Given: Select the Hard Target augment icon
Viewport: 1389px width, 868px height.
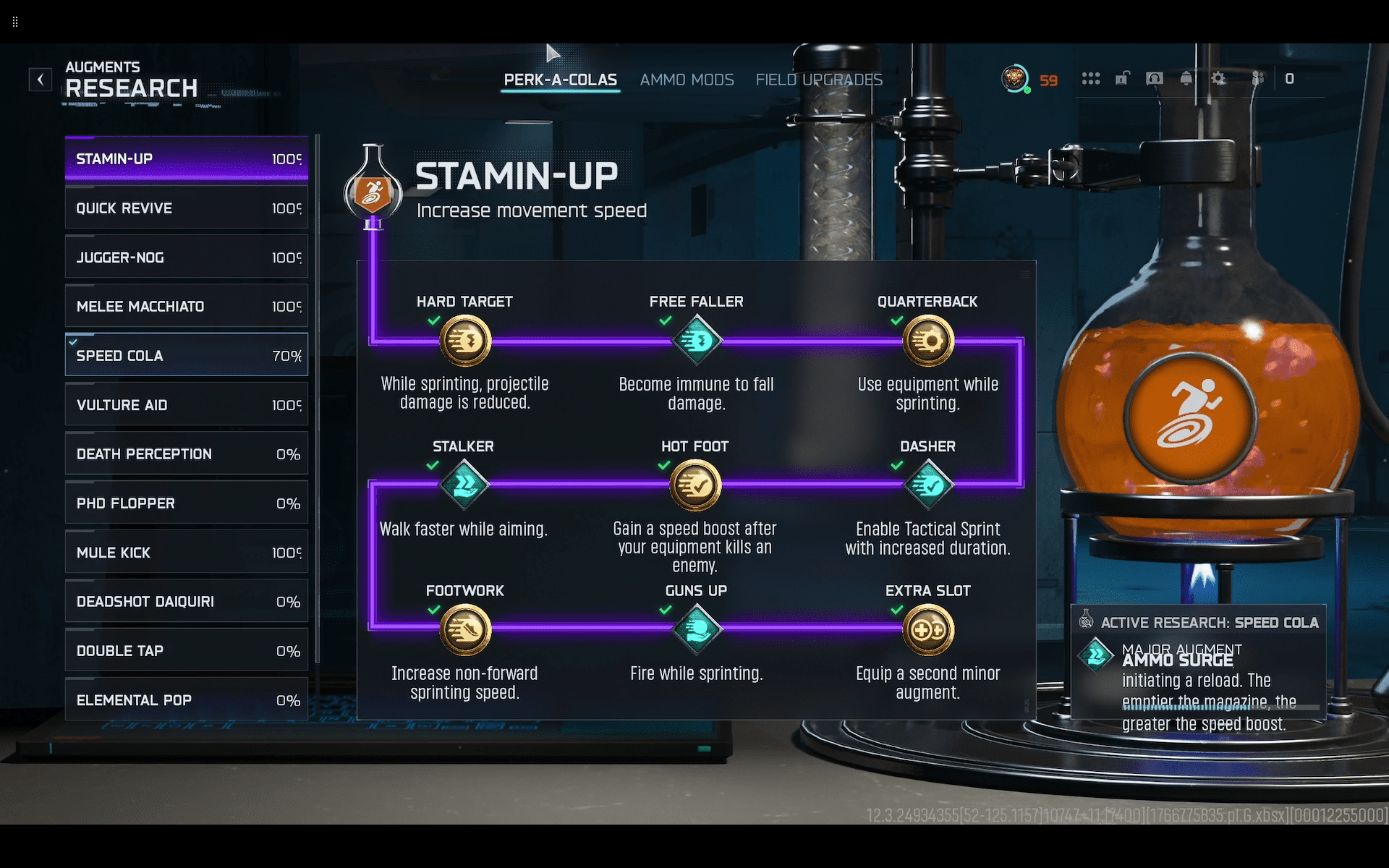Looking at the screenshot, I should (x=465, y=341).
